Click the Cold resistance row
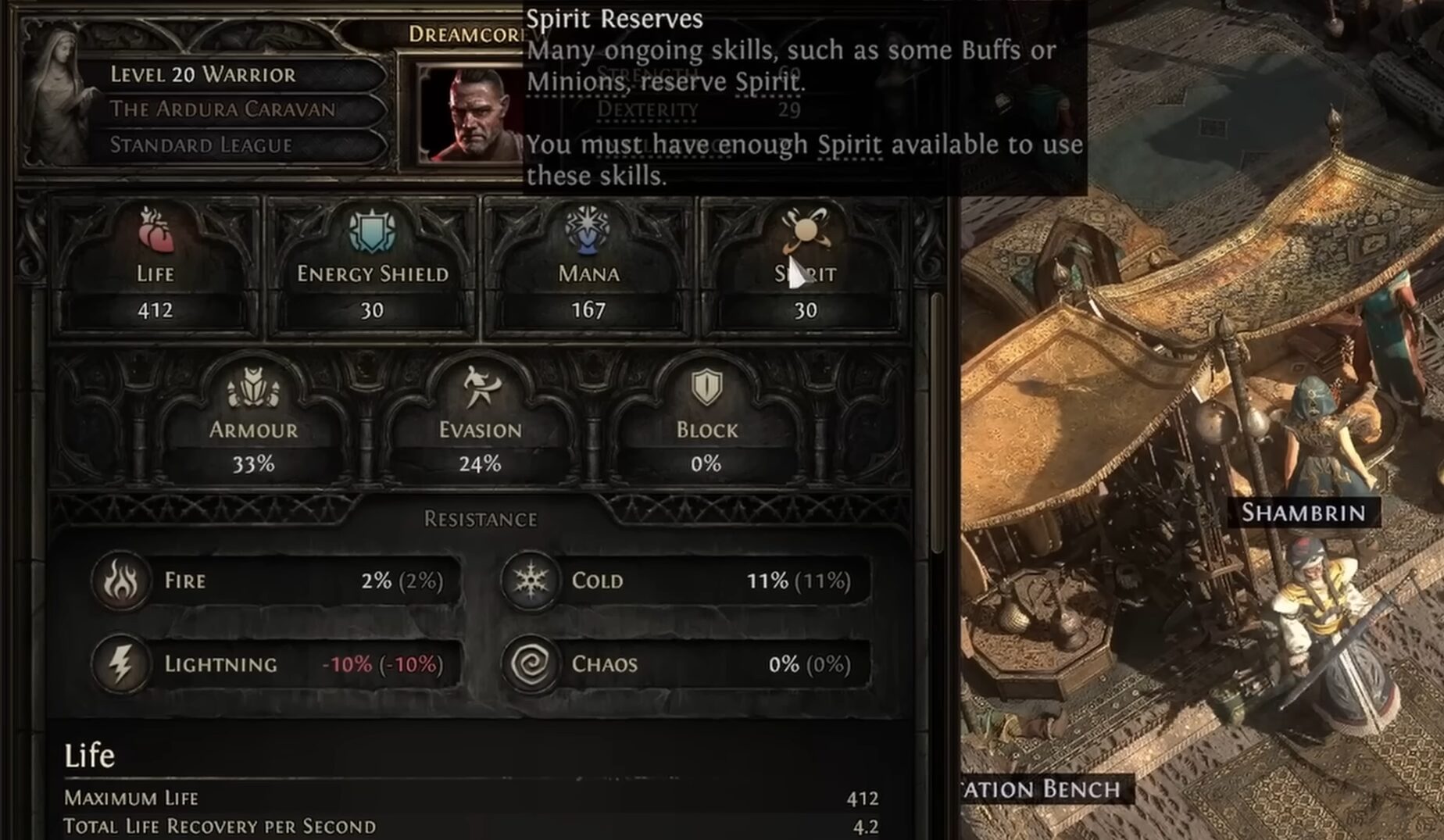This screenshot has width=1444, height=840. coord(688,581)
